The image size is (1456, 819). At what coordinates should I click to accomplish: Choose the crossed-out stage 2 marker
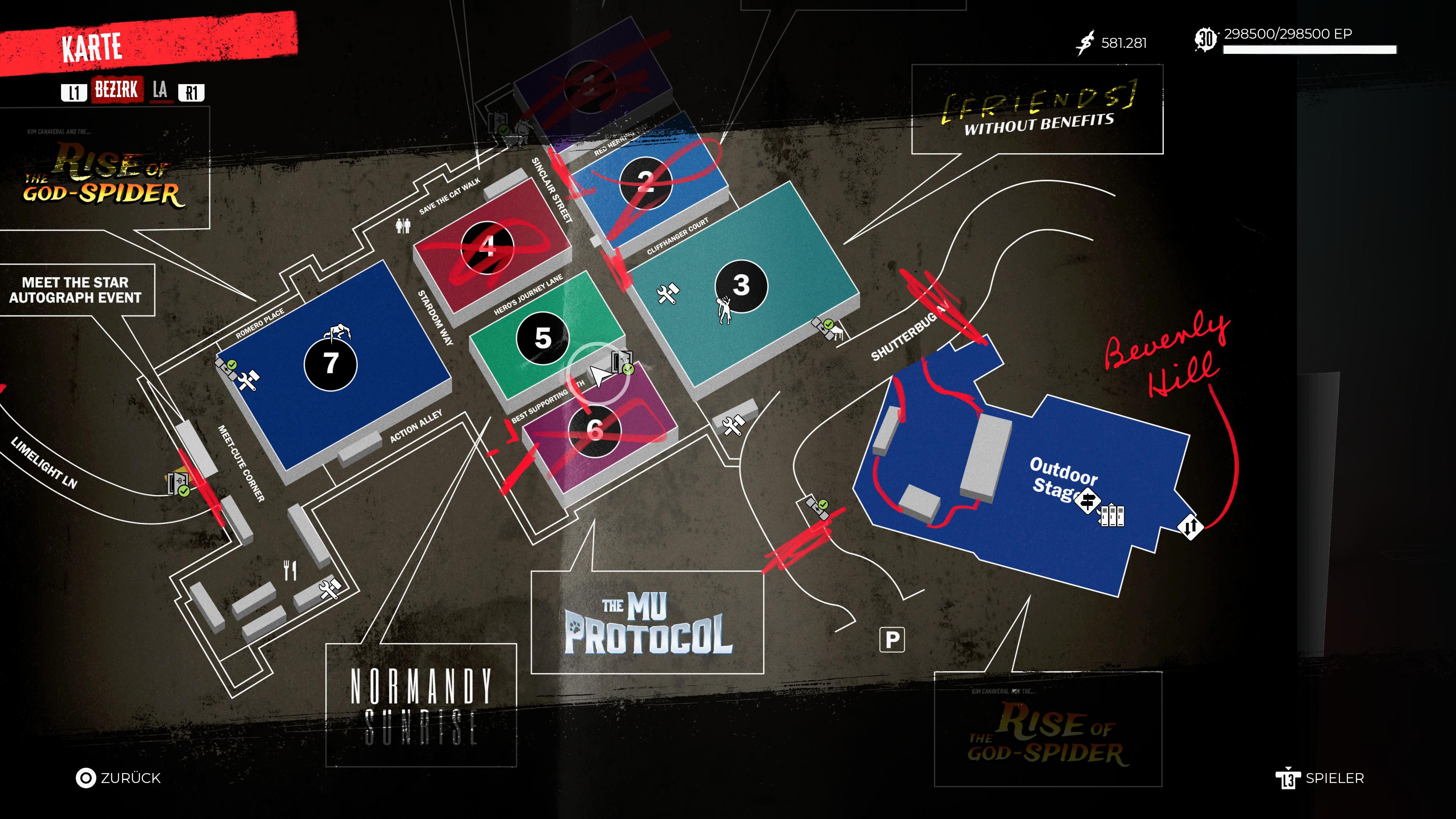coord(645,182)
